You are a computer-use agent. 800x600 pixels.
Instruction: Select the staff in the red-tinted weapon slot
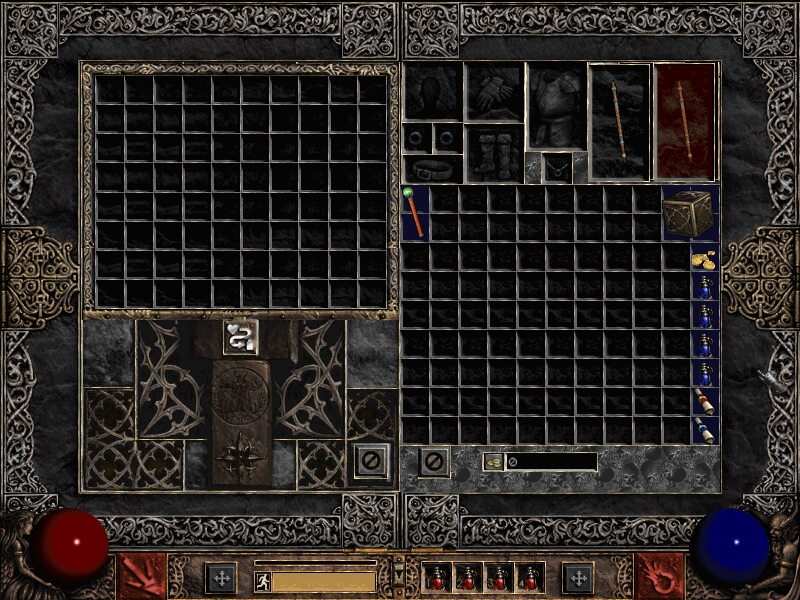684,120
